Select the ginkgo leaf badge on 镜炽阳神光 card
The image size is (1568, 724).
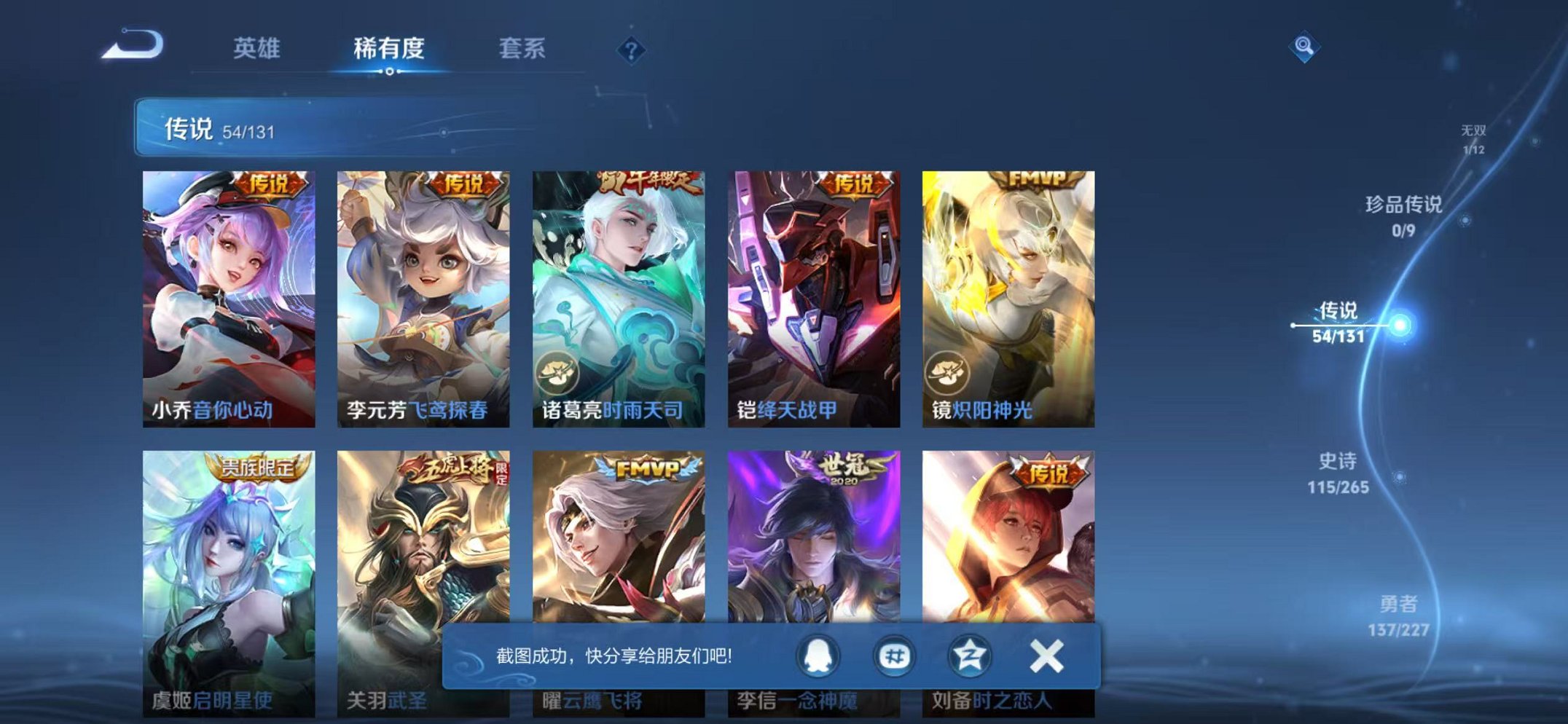[946, 371]
